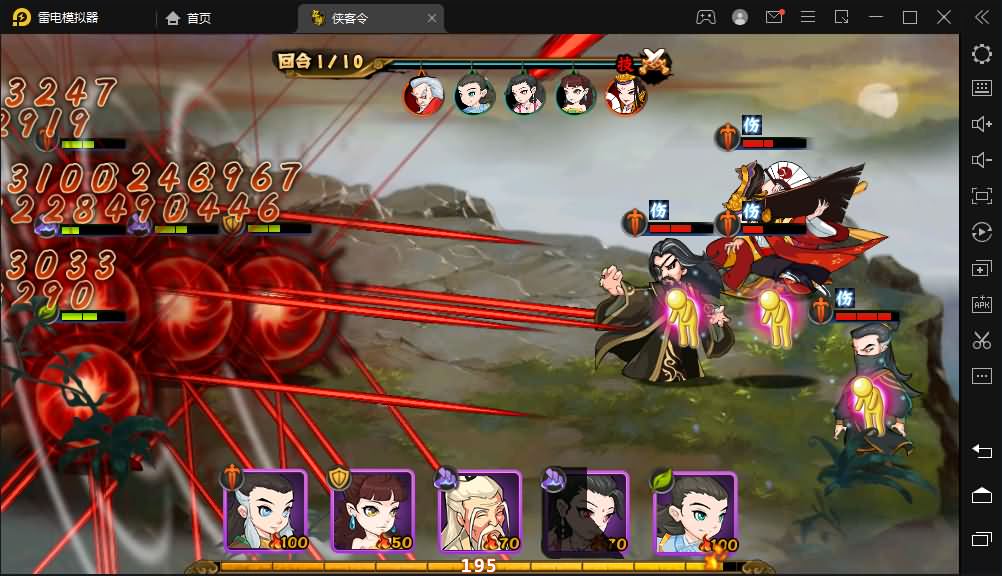Open the emulator settings gear
This screenshot has height=576, width=1002.
[x=981, y=54]
